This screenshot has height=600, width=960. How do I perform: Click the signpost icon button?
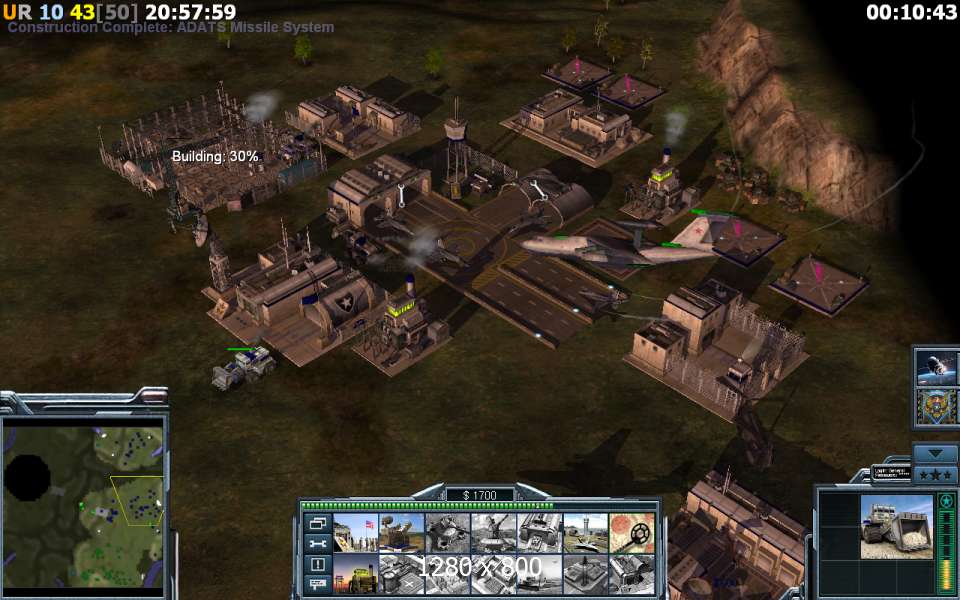(318, 582)
